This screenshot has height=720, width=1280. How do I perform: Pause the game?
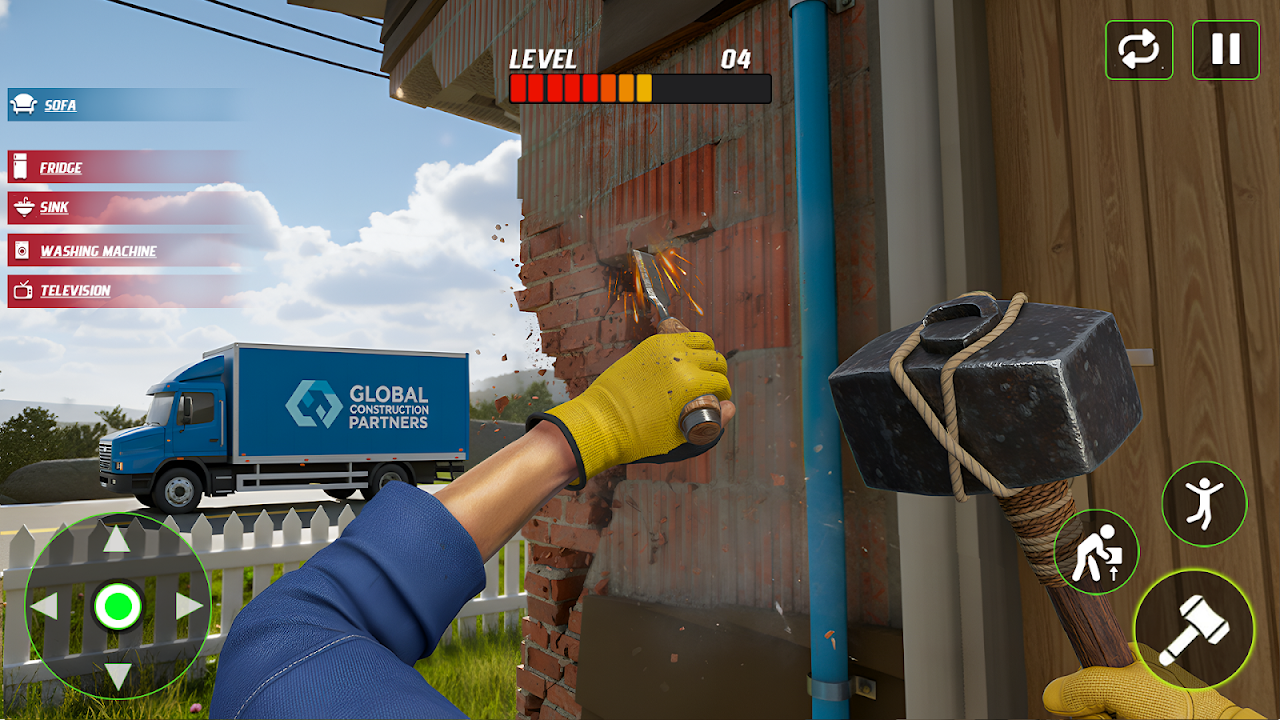tap(1226, 50)
